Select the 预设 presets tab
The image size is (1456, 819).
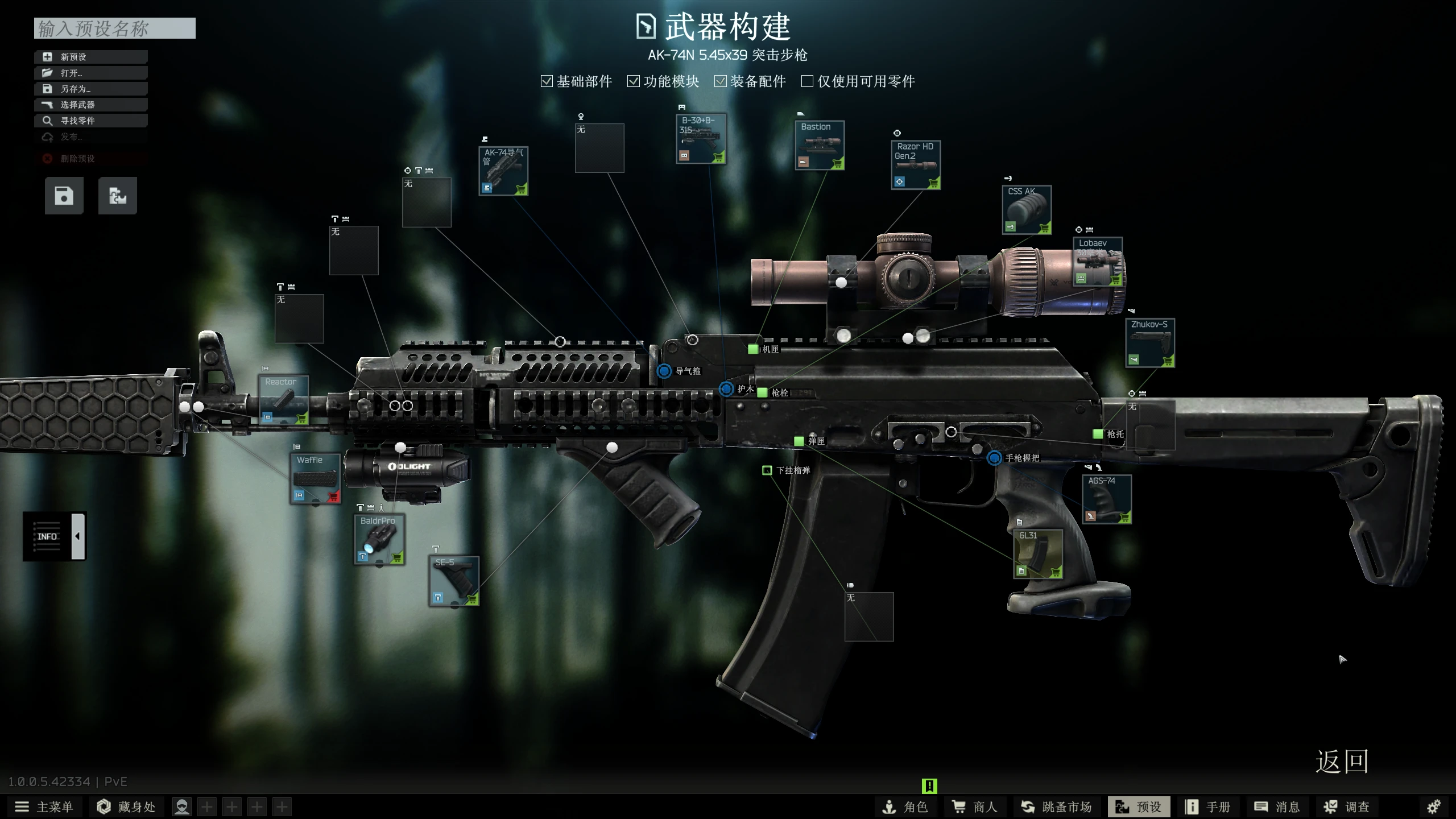pos(1139,806)
